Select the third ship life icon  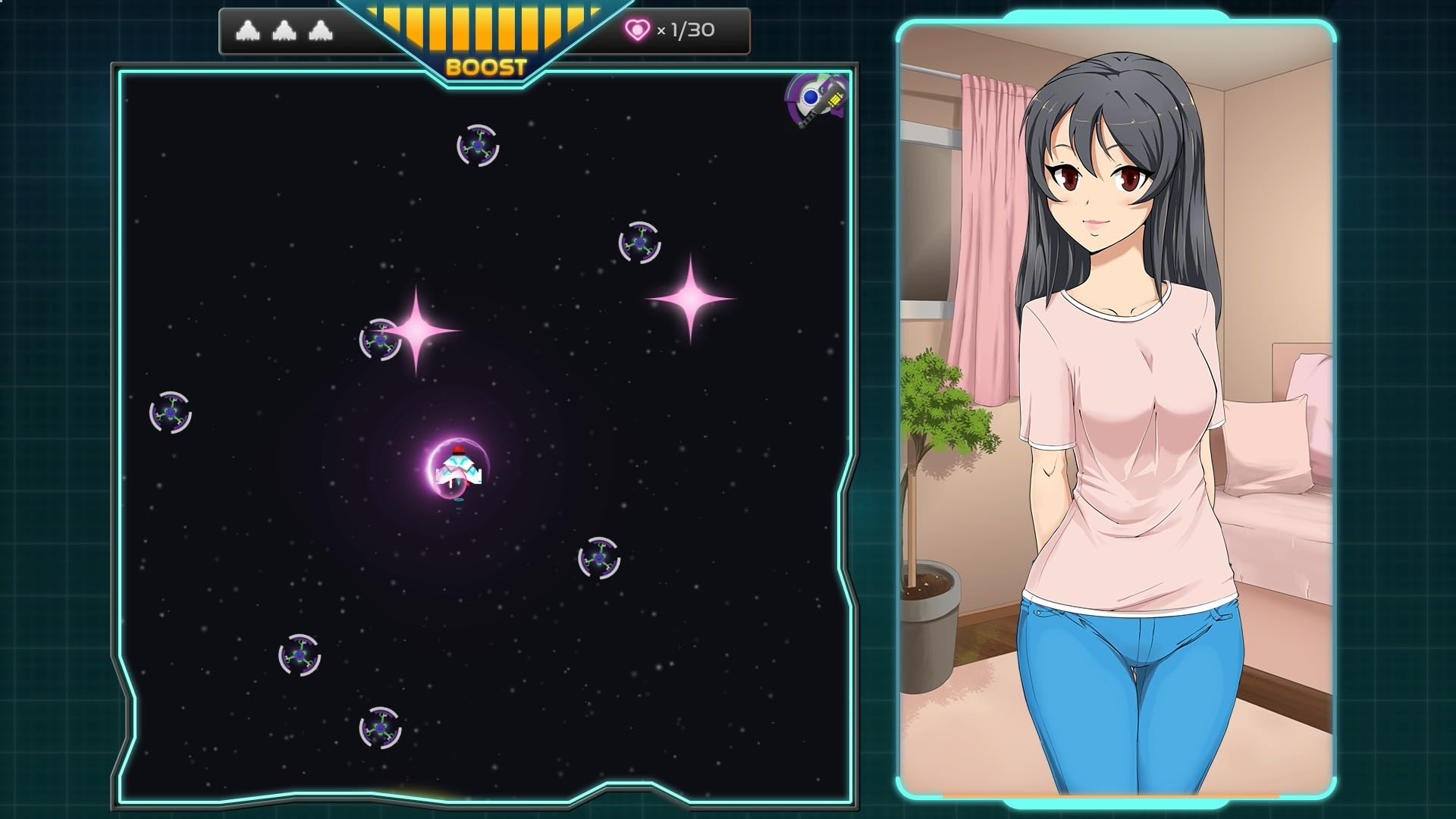pos(320,30)
